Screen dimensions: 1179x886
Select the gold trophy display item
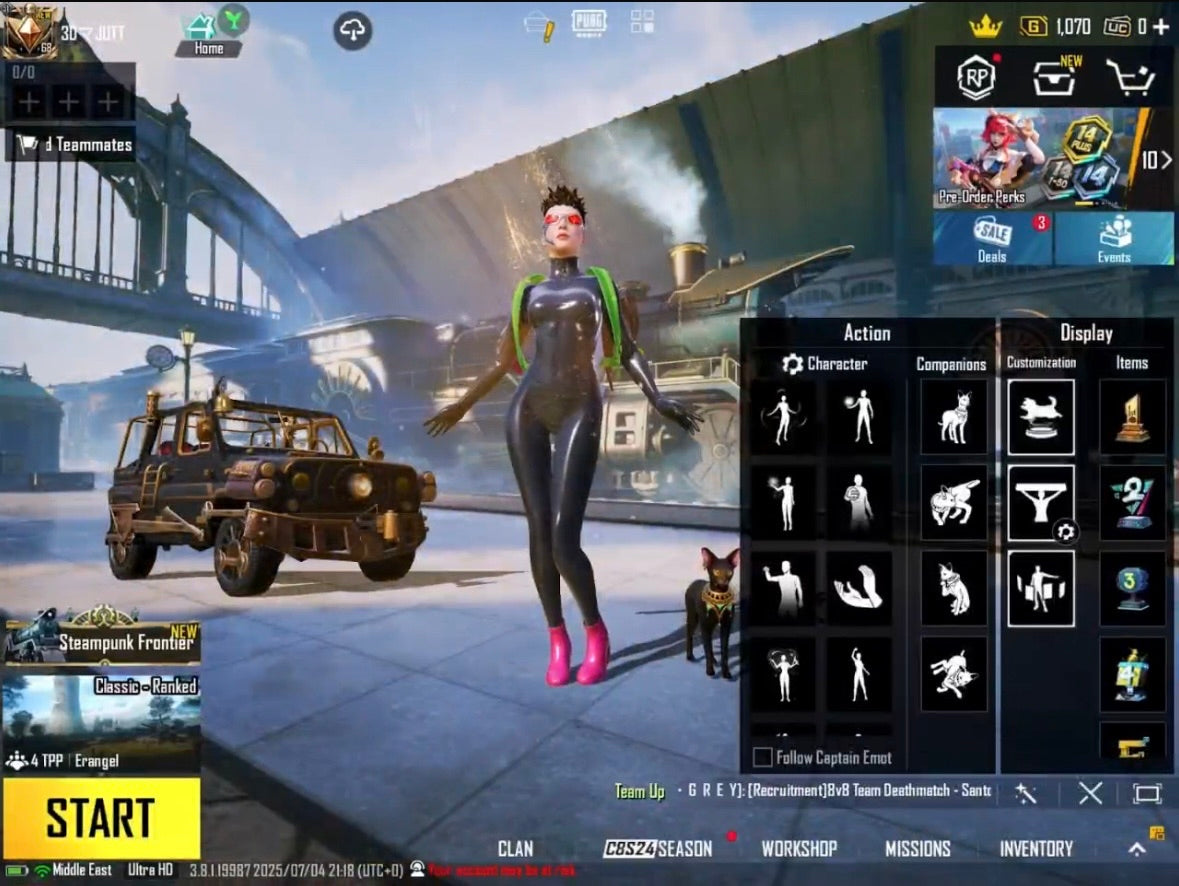tap(1132, 417)
